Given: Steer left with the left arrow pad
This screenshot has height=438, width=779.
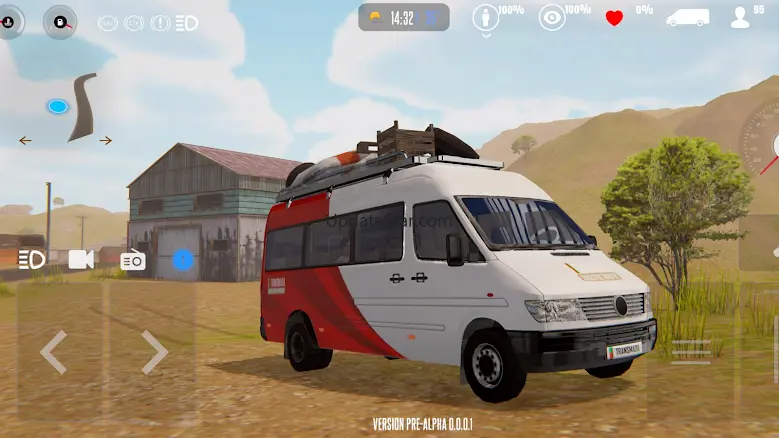Looking at the screenshot, I should coord(53,352).
